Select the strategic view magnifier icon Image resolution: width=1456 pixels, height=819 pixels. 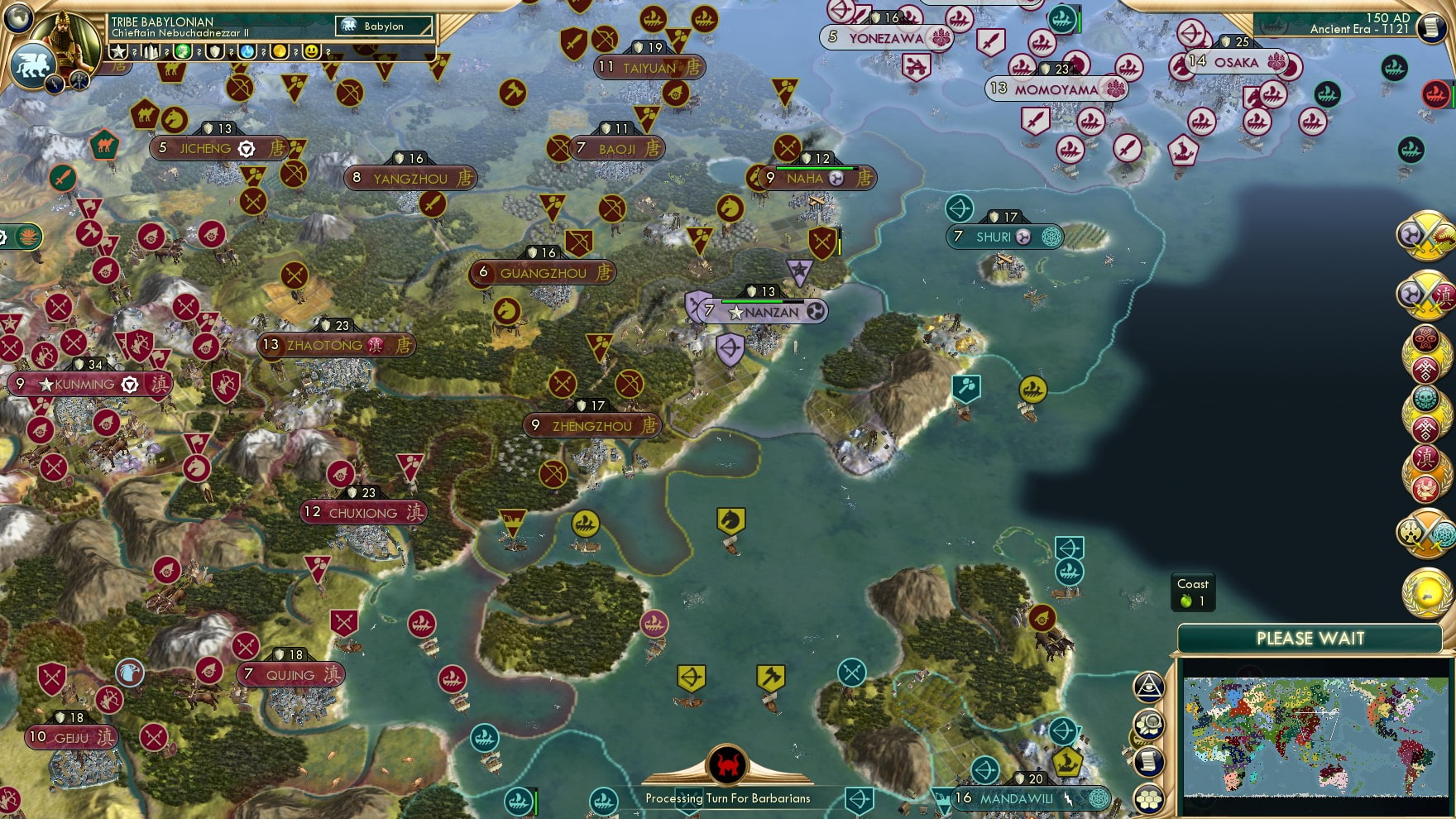(x=1149, y=723)
